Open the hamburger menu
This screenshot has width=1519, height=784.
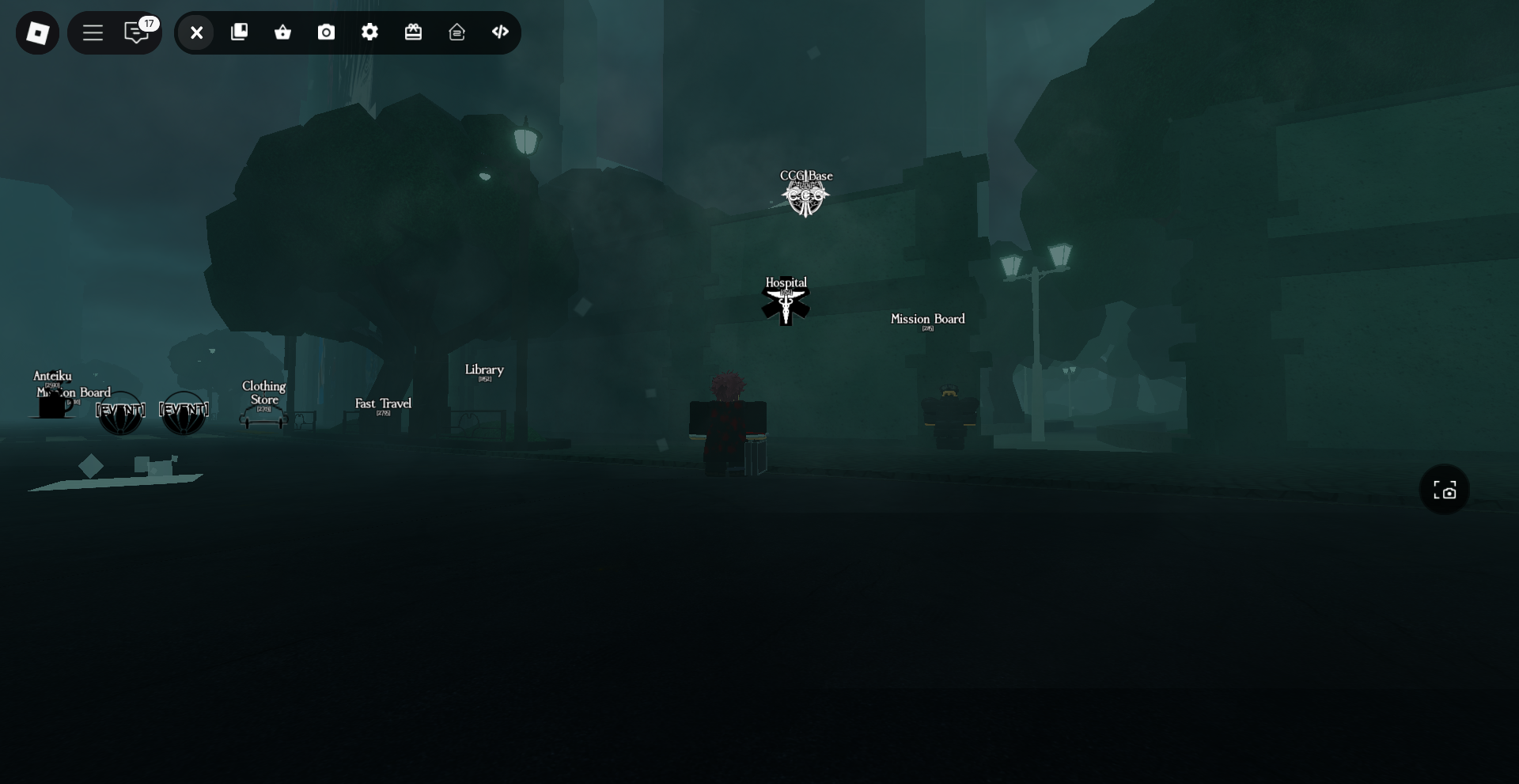(93, 32)
